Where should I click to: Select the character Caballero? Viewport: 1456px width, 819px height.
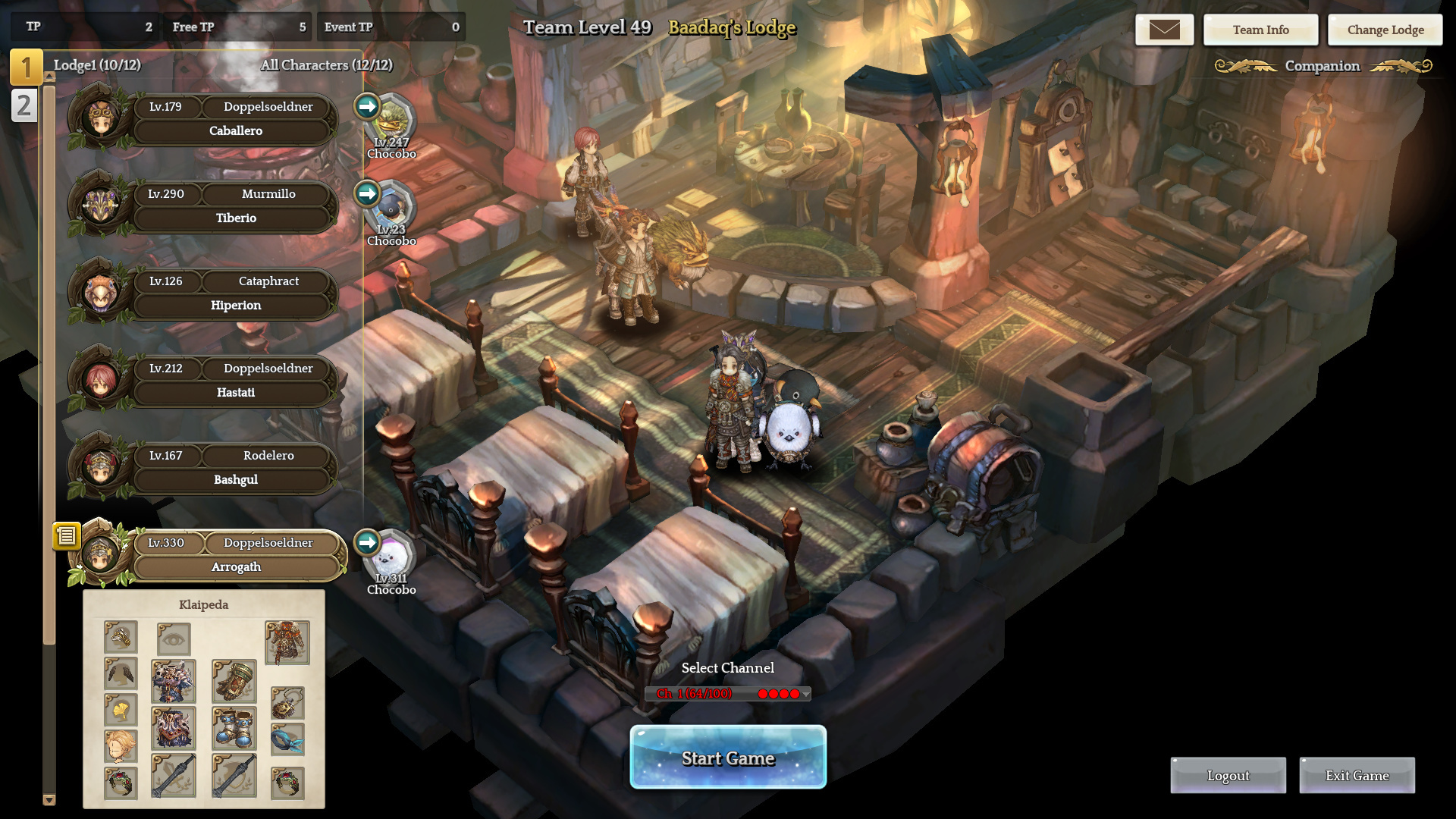[235, 130]
